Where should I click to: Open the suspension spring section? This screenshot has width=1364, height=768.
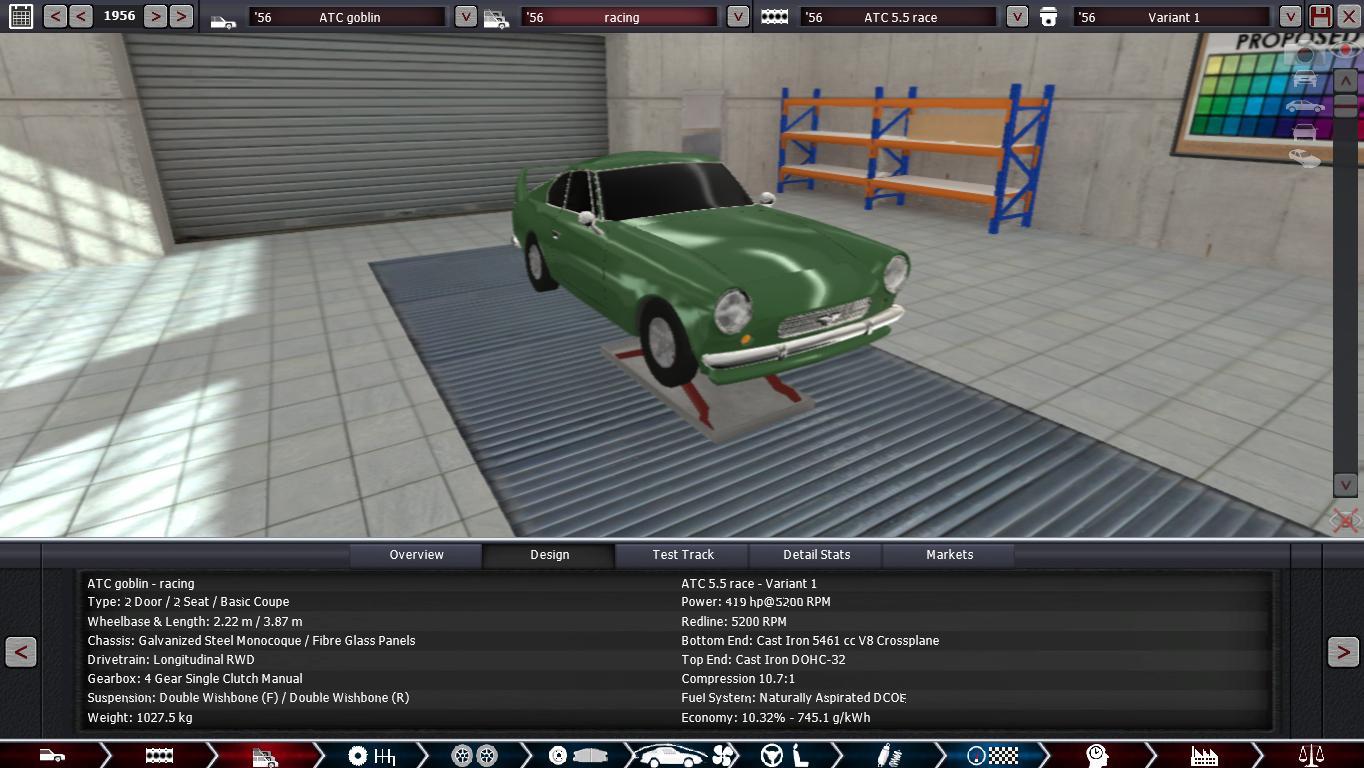[x=886, y=756]
